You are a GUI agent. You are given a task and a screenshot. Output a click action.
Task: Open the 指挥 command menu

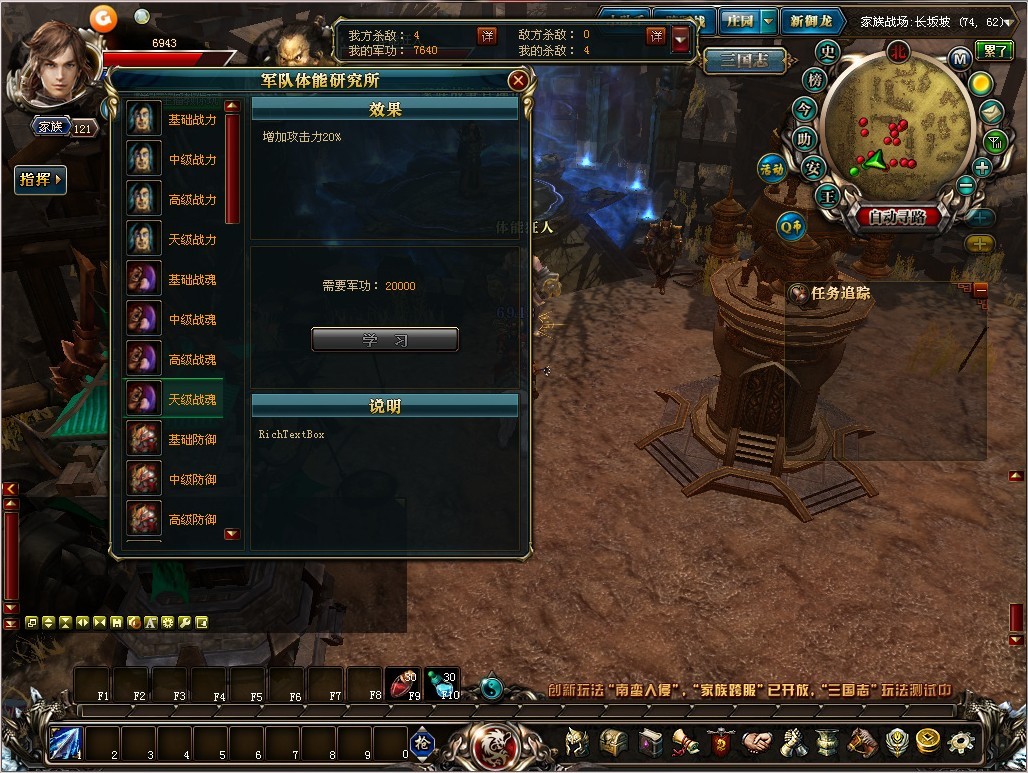pos(41,180)
